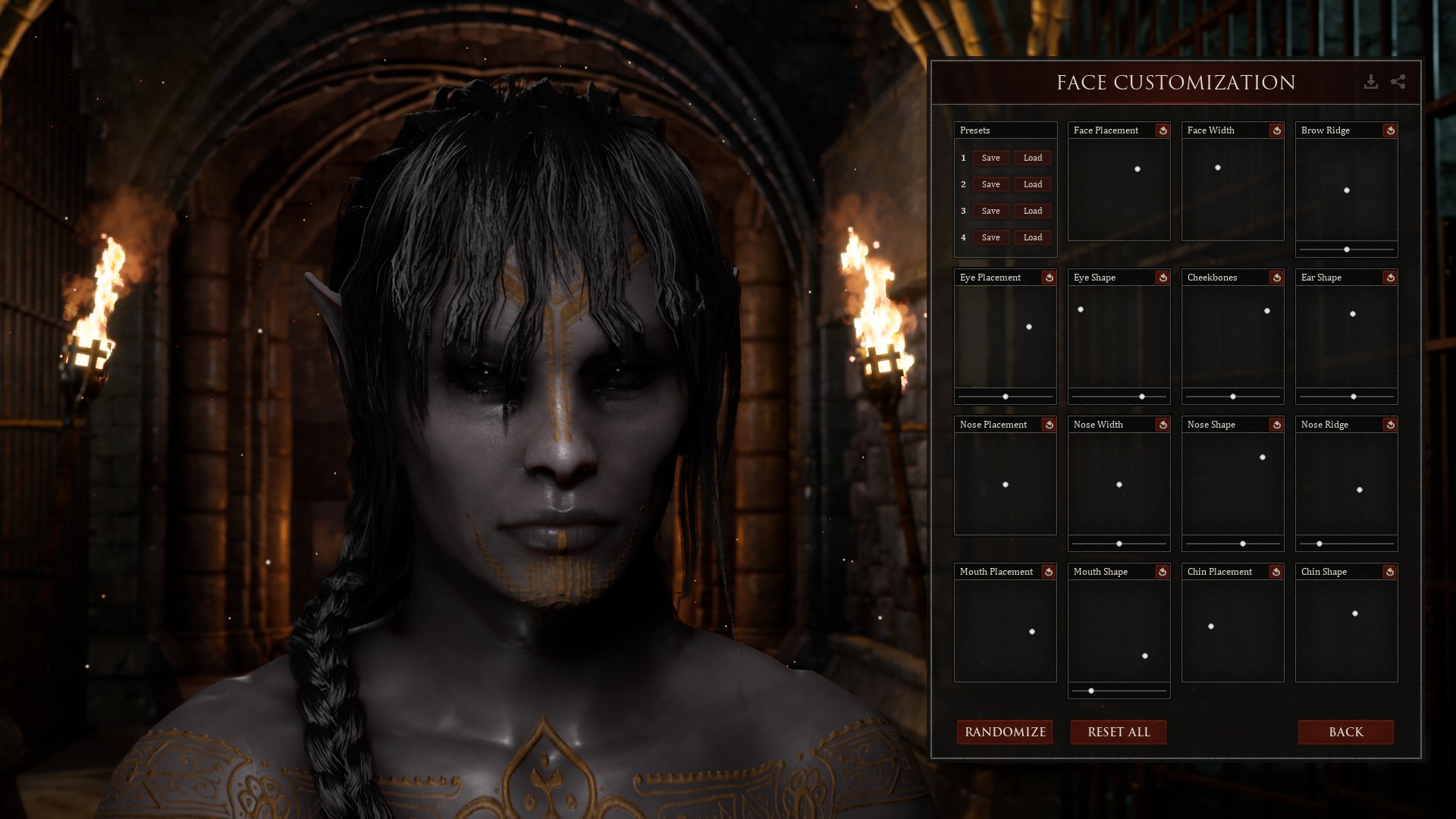Load preset slot 2
1456x819 pixels.
[x=1033, y=184]
